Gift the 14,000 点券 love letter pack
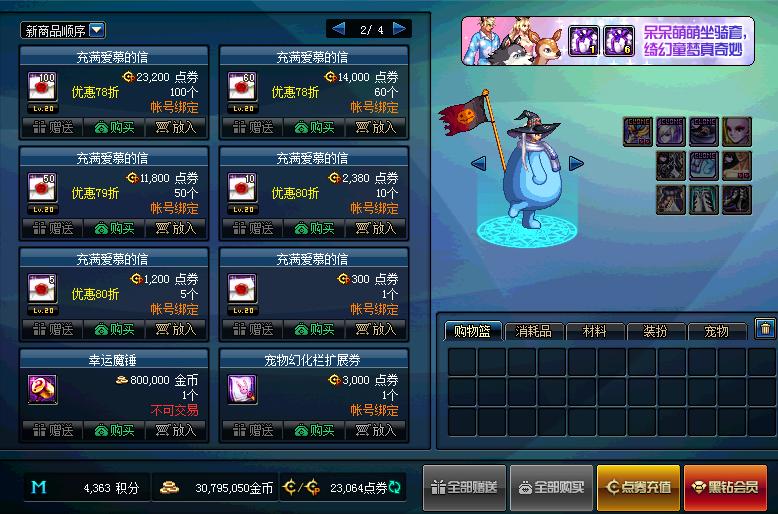 (x=252, y=127)
